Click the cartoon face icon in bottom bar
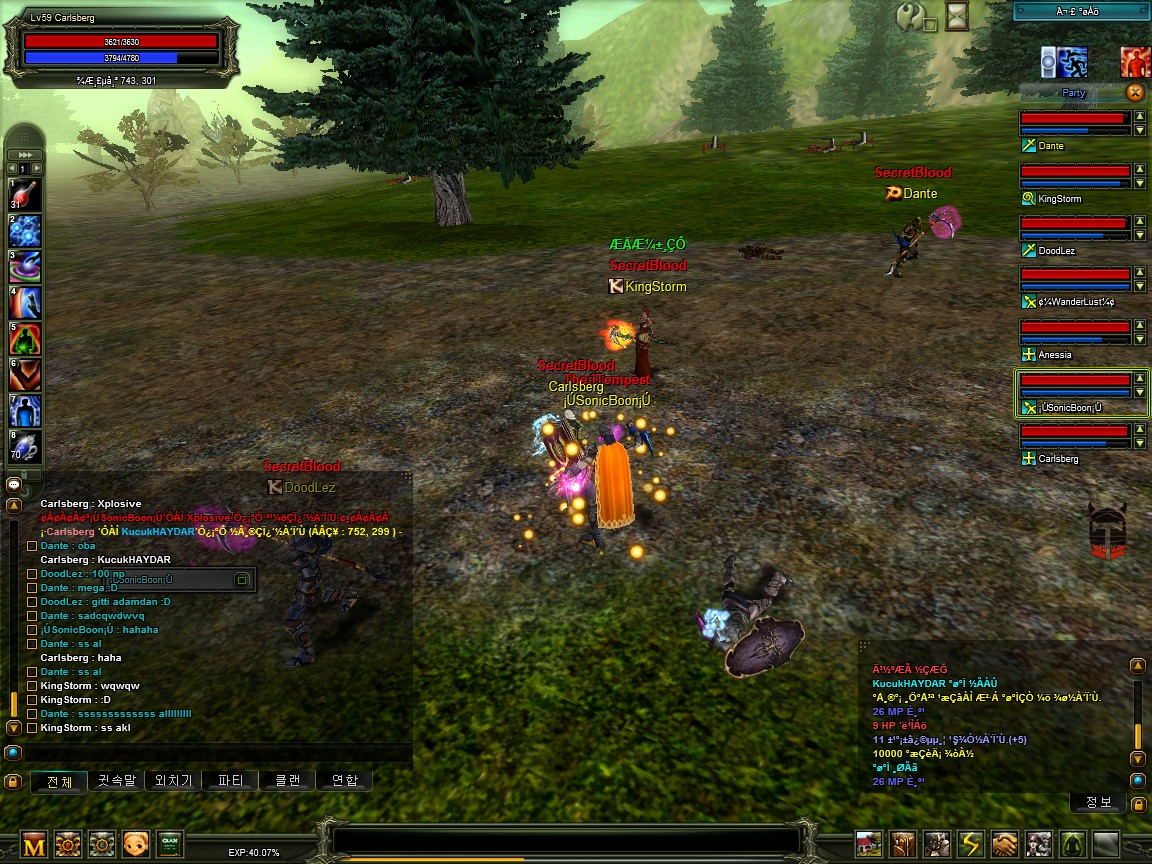 tap(135, 845)
